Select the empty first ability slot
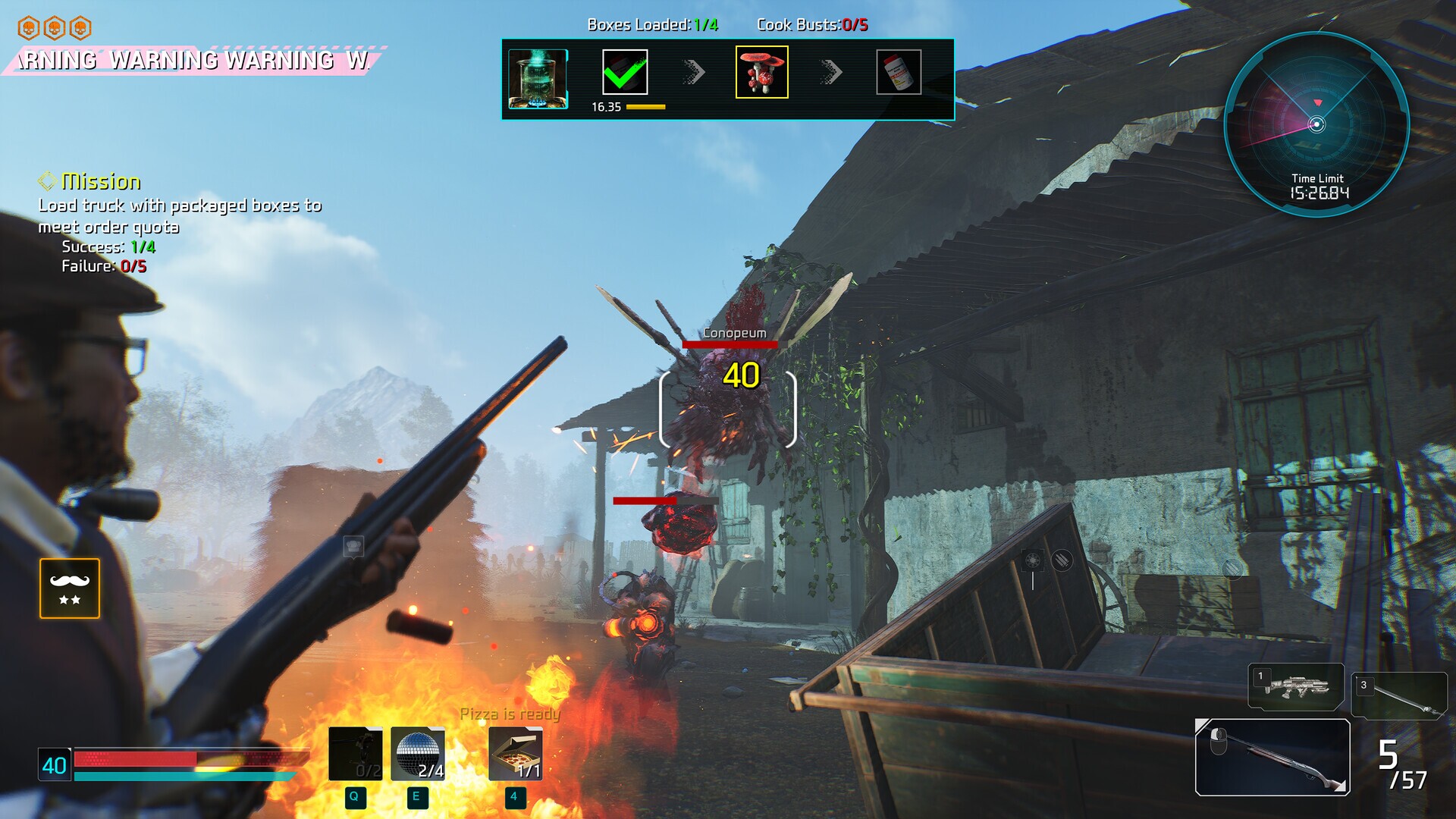 pos(355,754)
